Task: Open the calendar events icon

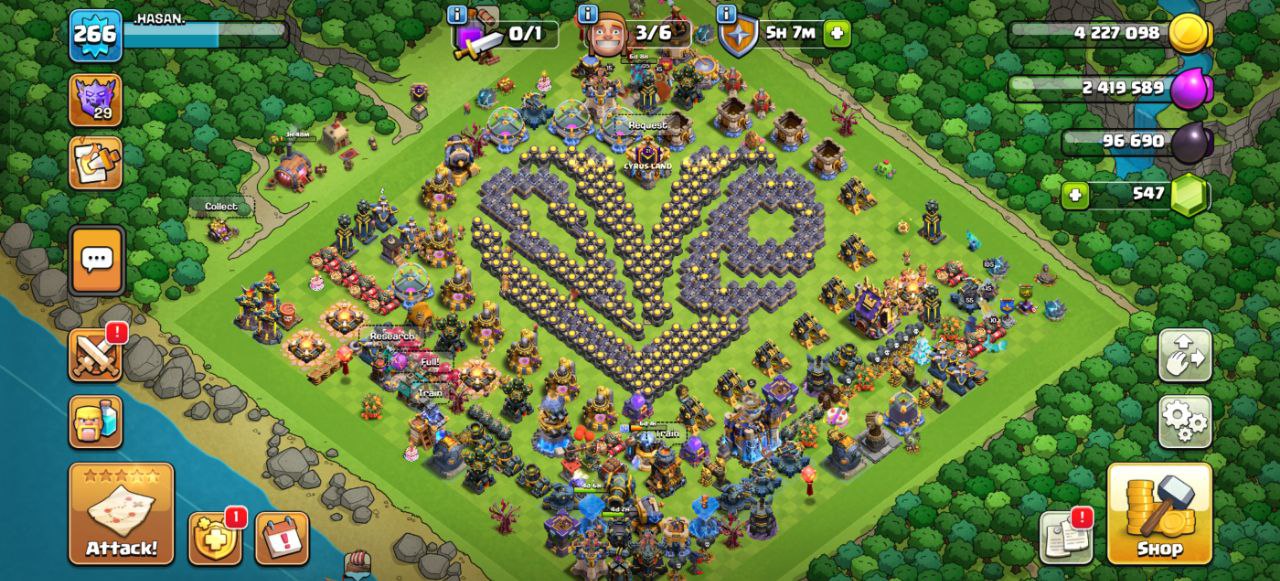Action: pyautogui.click(x=282, y=538)
